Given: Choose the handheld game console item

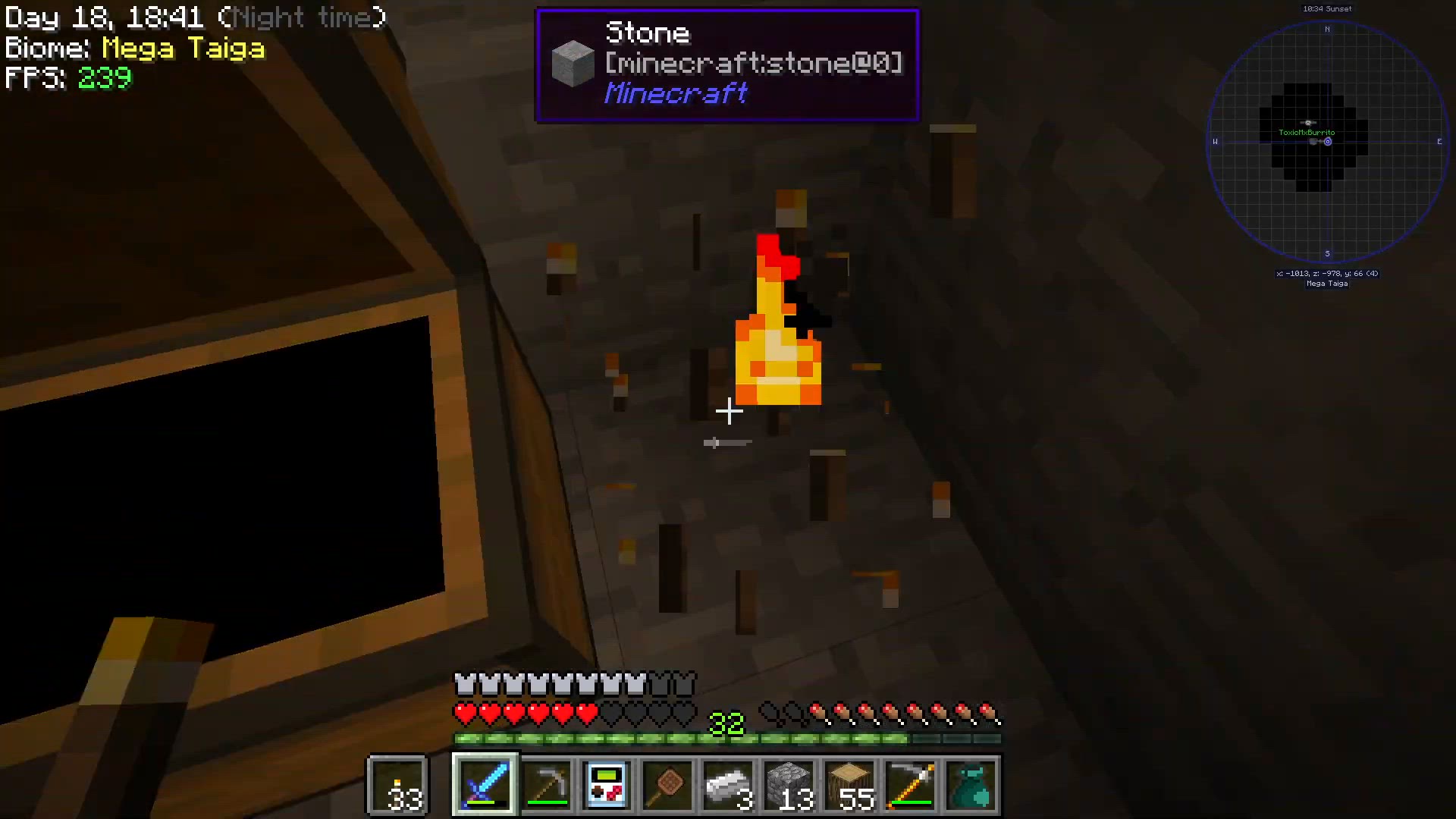Looking at the screenshot, I should [607, 785].
